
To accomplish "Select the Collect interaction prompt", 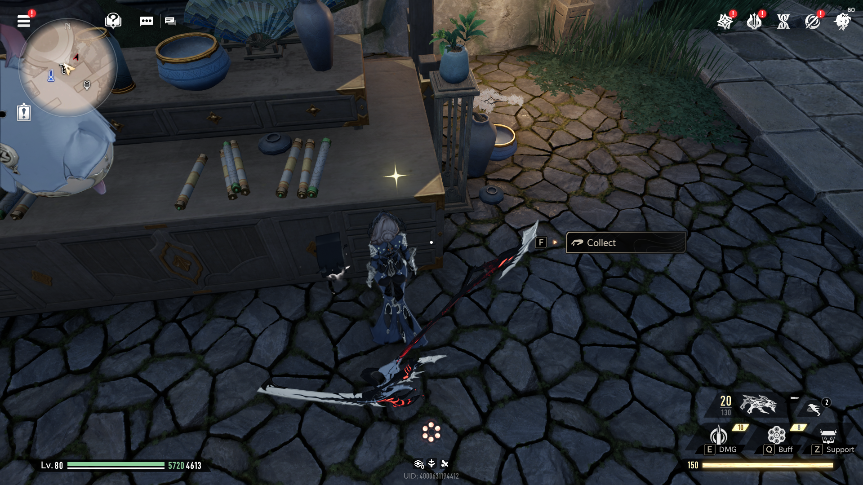I will coord(625,243).
